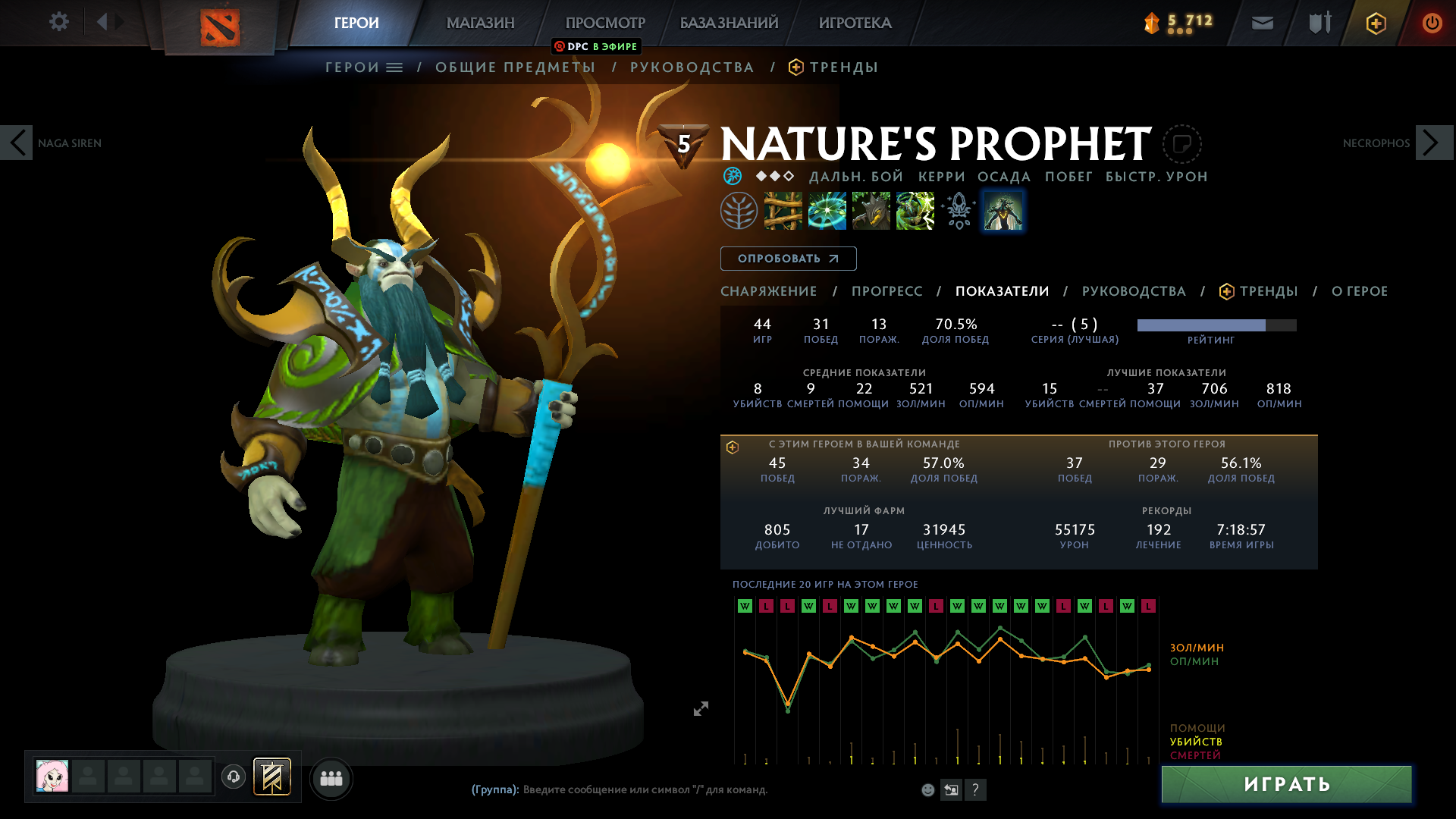Show the О ГЕРОЕ tab
Viewport: 1456px width, 819px height.
[1359, 291]
